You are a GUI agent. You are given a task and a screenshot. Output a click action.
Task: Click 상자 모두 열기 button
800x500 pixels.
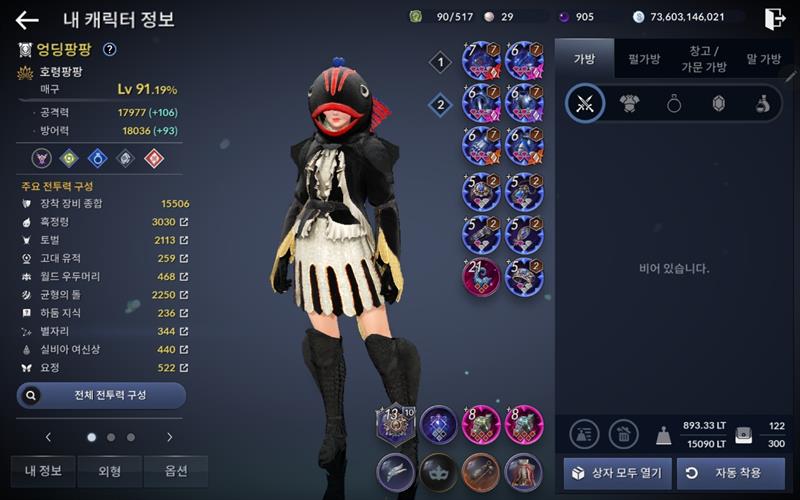(617, 473)
